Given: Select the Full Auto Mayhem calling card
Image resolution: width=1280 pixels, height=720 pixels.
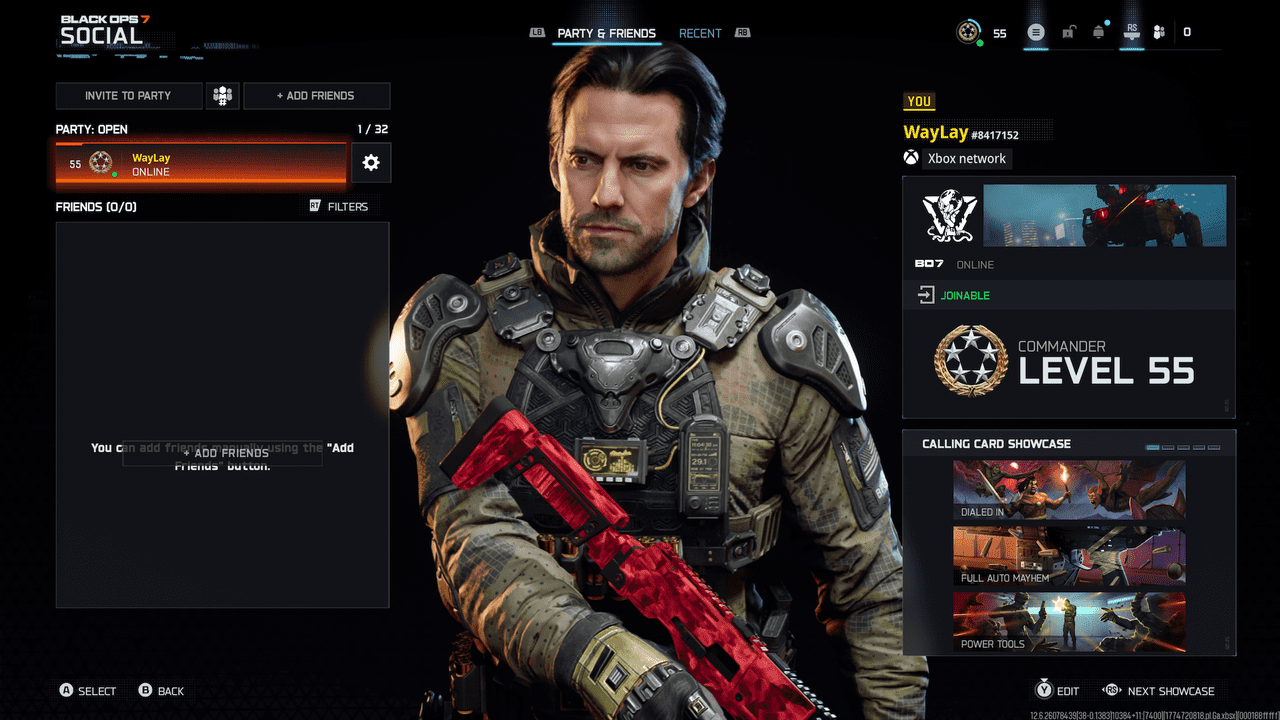Looking at the screenshot, I should point(1068,555).
